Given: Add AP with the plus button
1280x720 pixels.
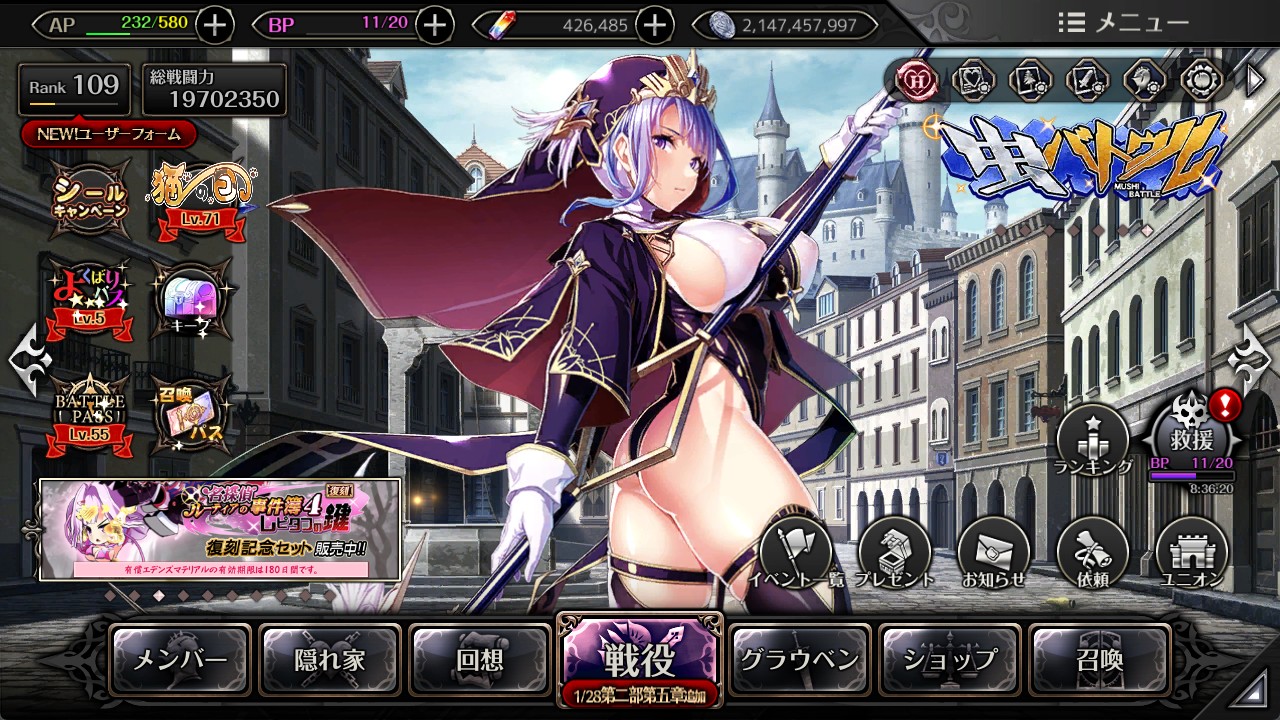Looking at the screenshot, I should tap(216, 24).
